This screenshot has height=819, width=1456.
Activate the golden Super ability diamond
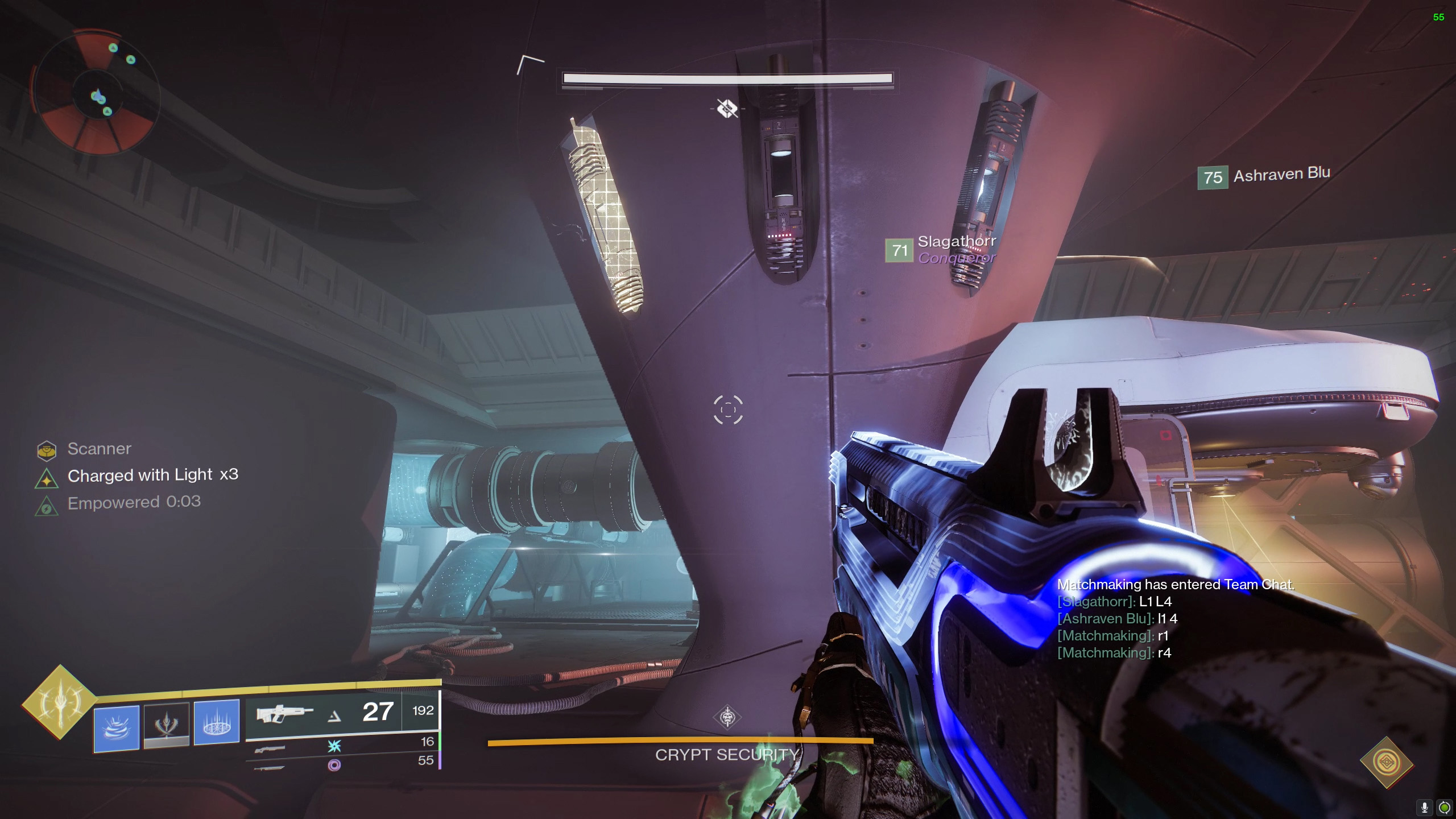pos(59,702)
